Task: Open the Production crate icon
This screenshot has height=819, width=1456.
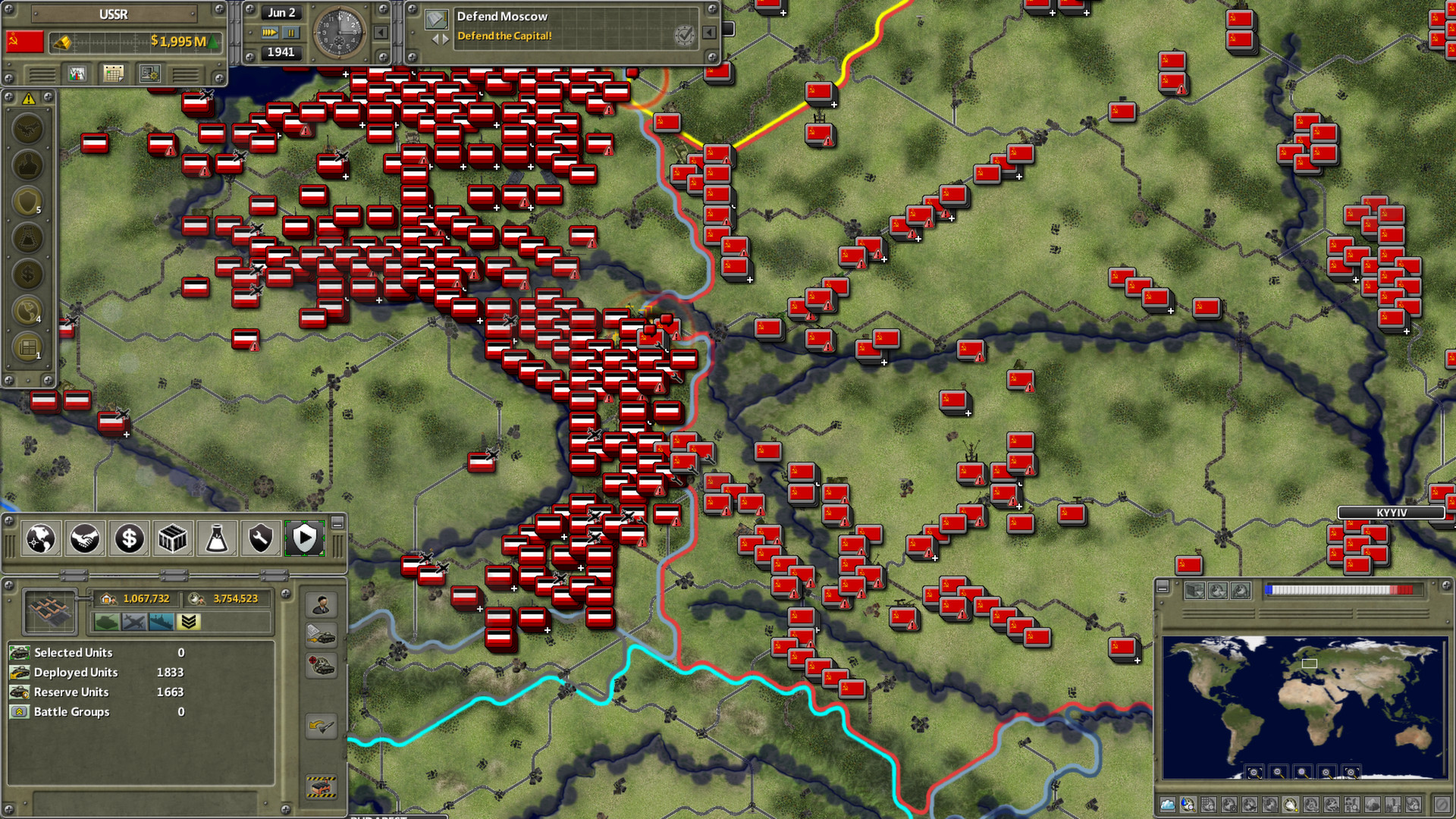Action: 172,538
